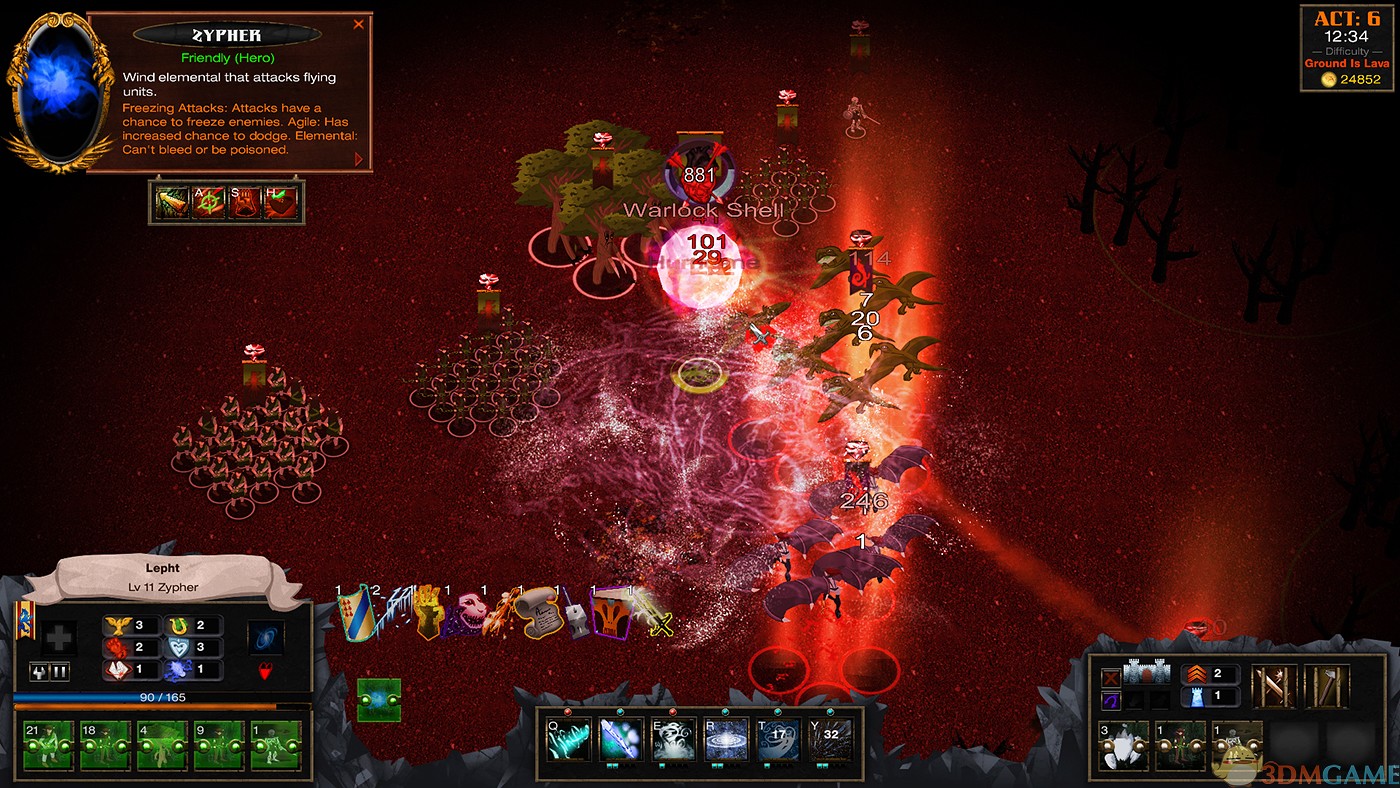Screen dimensions: 1400x788
Task: Select the golden gauntlet item
Action: (x=429, y=613)
